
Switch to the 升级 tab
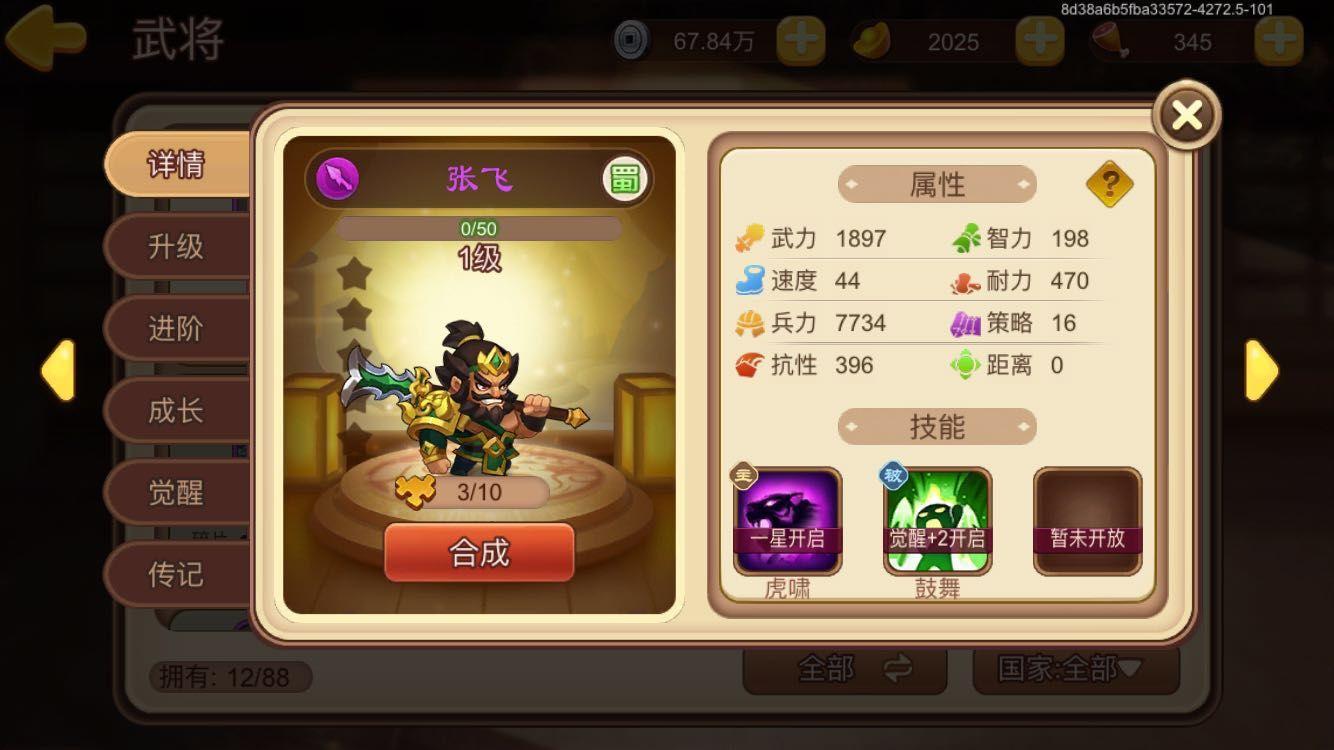174,245
